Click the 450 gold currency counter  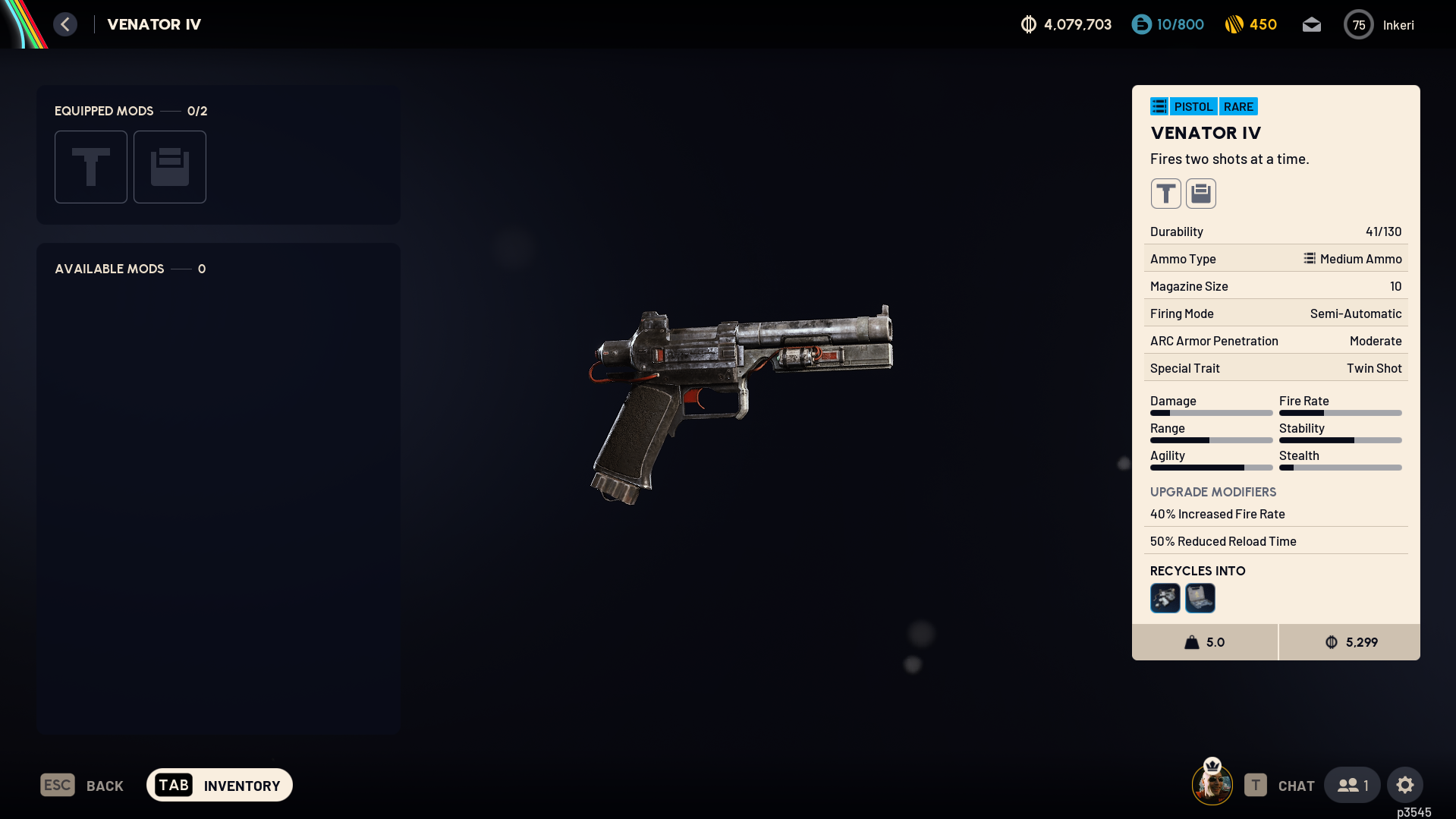[1251, 25]
